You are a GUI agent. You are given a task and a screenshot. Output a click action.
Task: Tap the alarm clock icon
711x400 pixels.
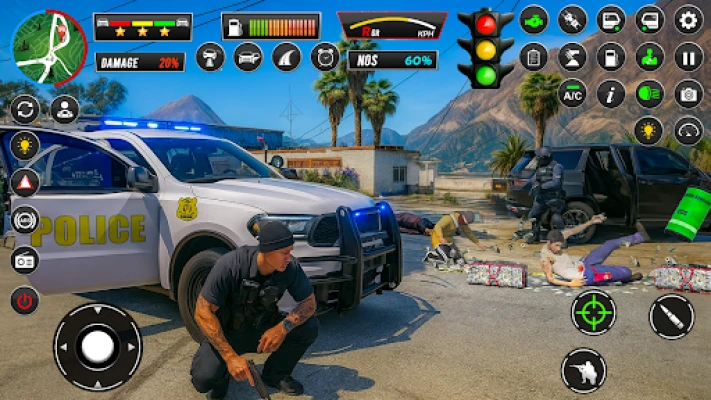coord(324,57)
